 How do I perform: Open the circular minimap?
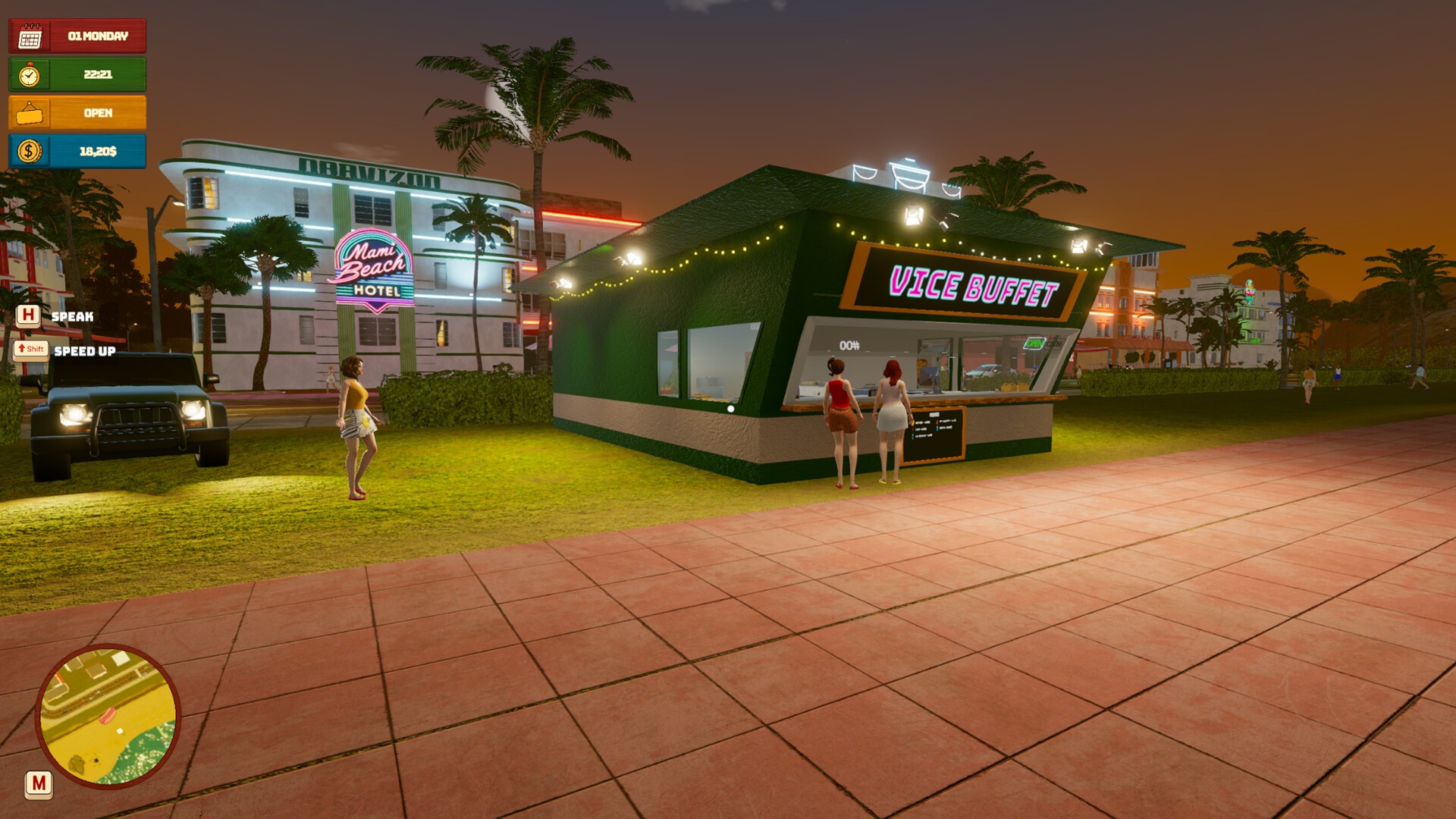coord(108,716)
